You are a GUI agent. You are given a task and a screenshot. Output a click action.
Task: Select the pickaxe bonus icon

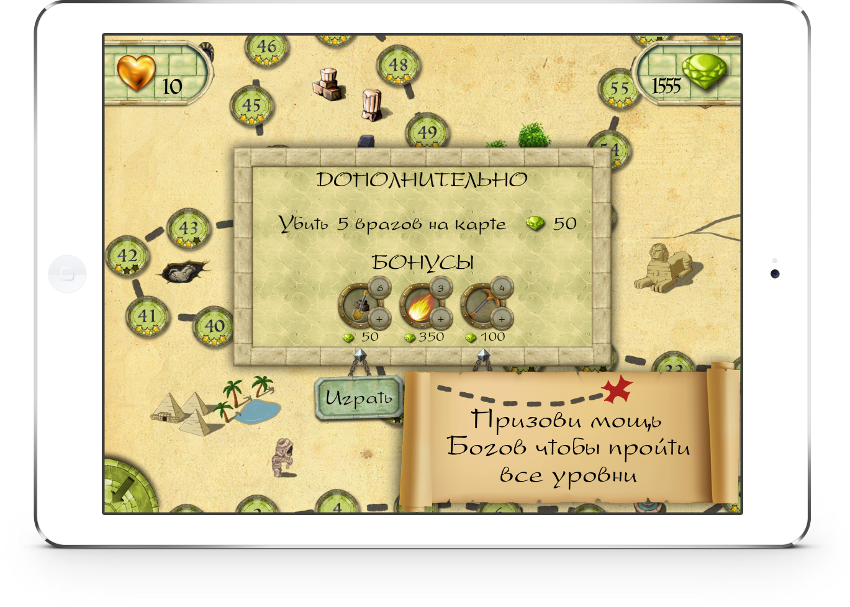click(482, 305)
